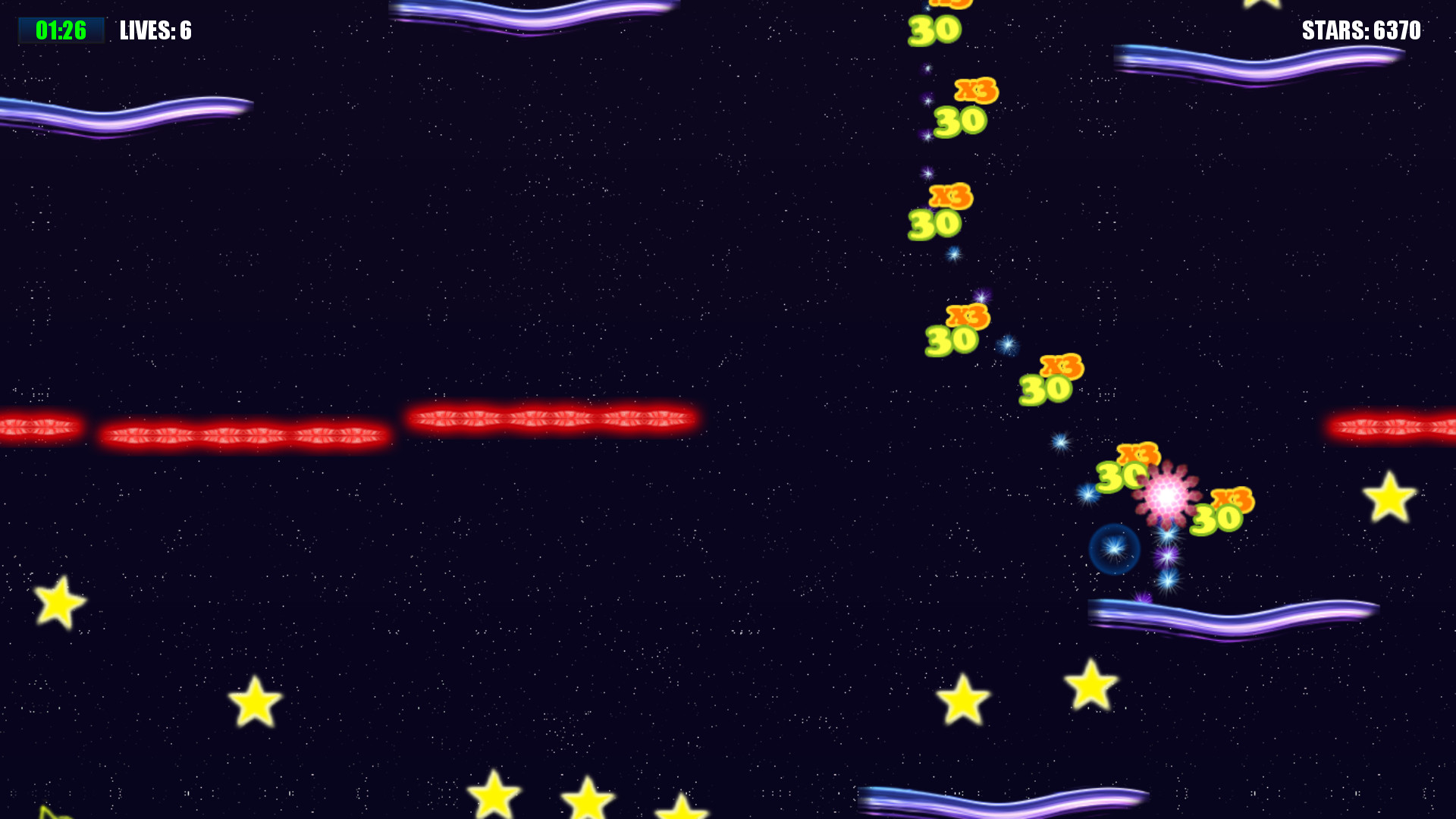Click the long red barrier in the center
Viewport: 1456px width, 819px height.
(x=554, y=416)
